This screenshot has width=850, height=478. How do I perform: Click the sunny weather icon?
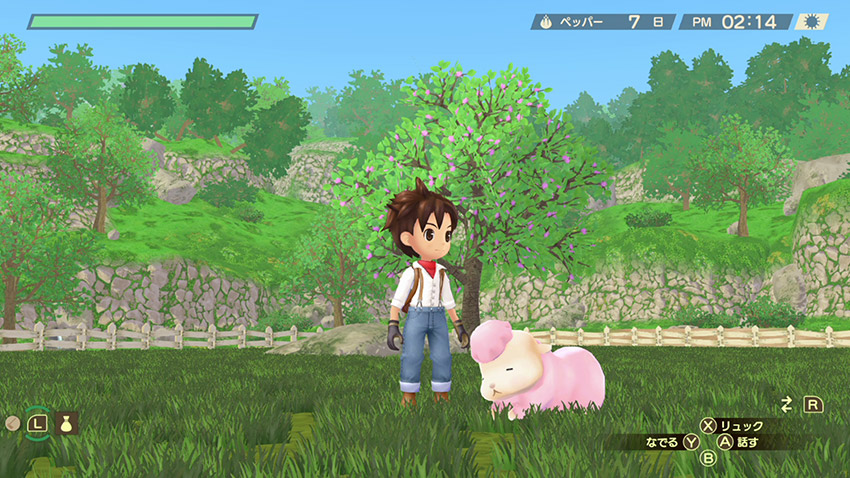[x=812, y=21]
